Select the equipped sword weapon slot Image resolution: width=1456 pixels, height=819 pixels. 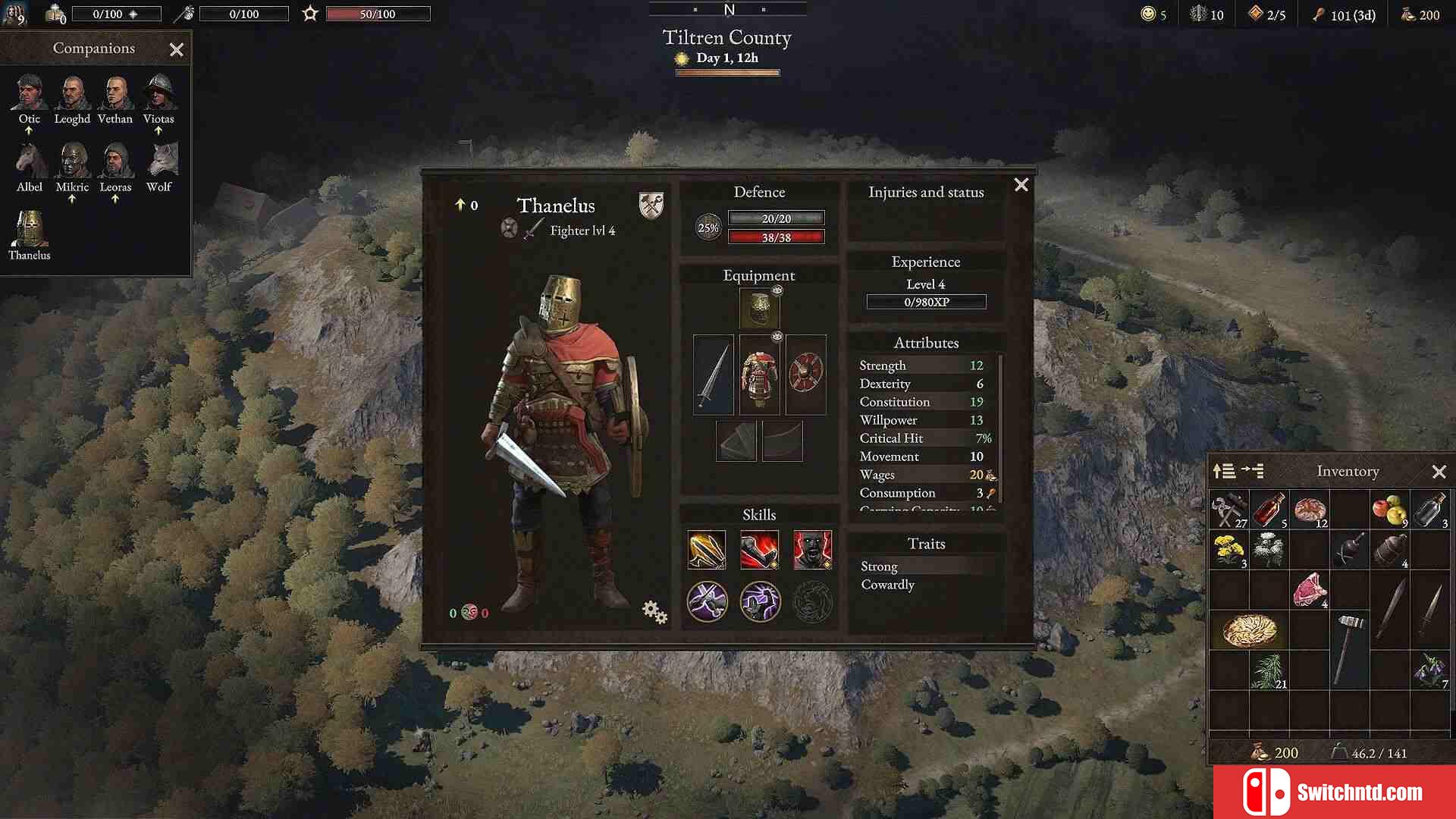tap(713, 375)
